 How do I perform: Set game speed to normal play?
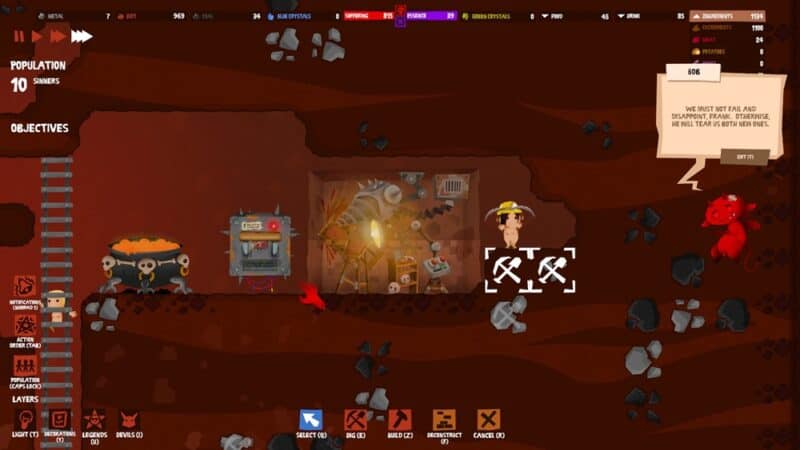pyautogui.click(x=37, y=36)
